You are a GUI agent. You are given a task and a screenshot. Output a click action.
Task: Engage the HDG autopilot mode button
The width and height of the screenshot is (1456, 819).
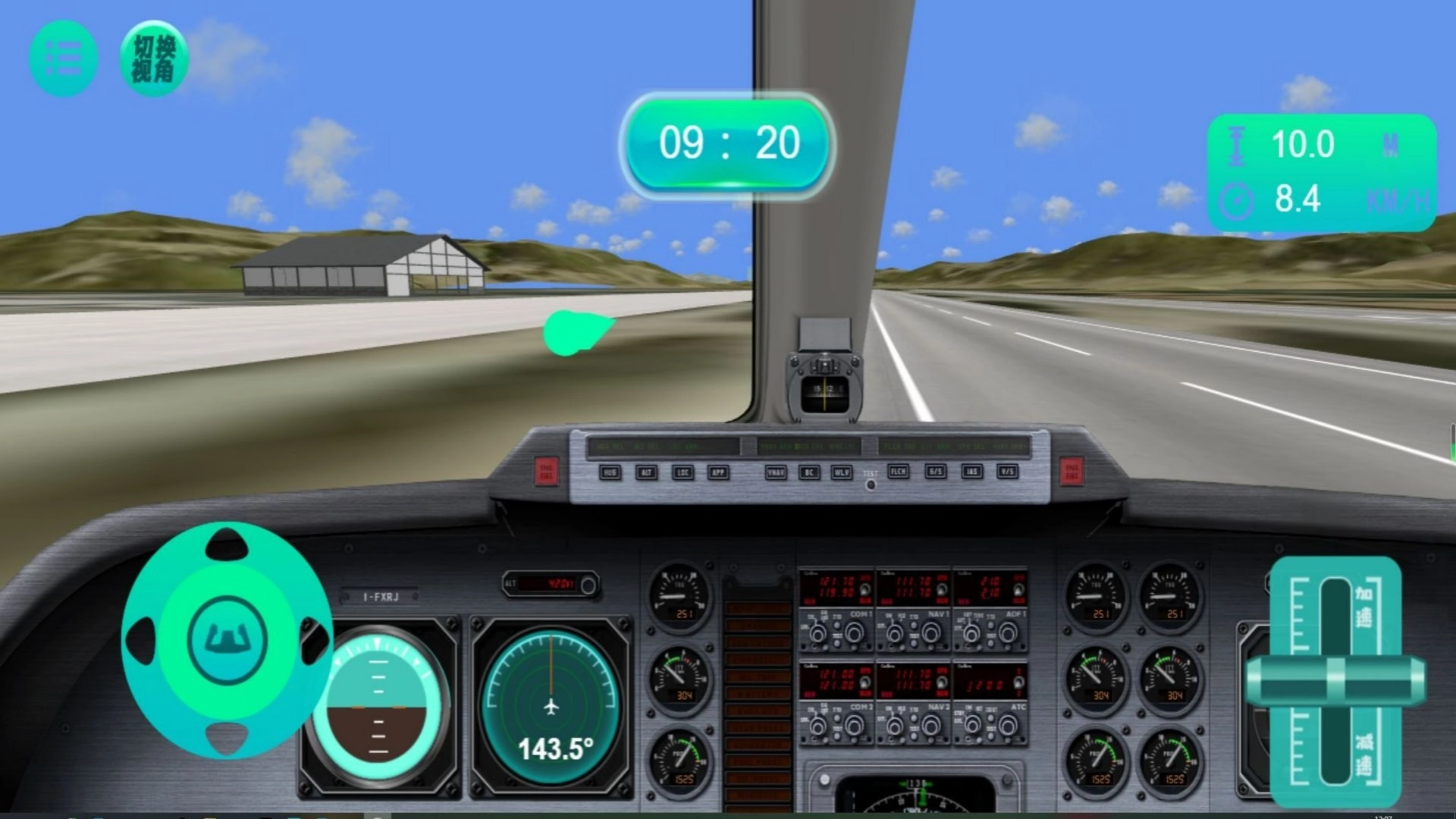(609, 472)
